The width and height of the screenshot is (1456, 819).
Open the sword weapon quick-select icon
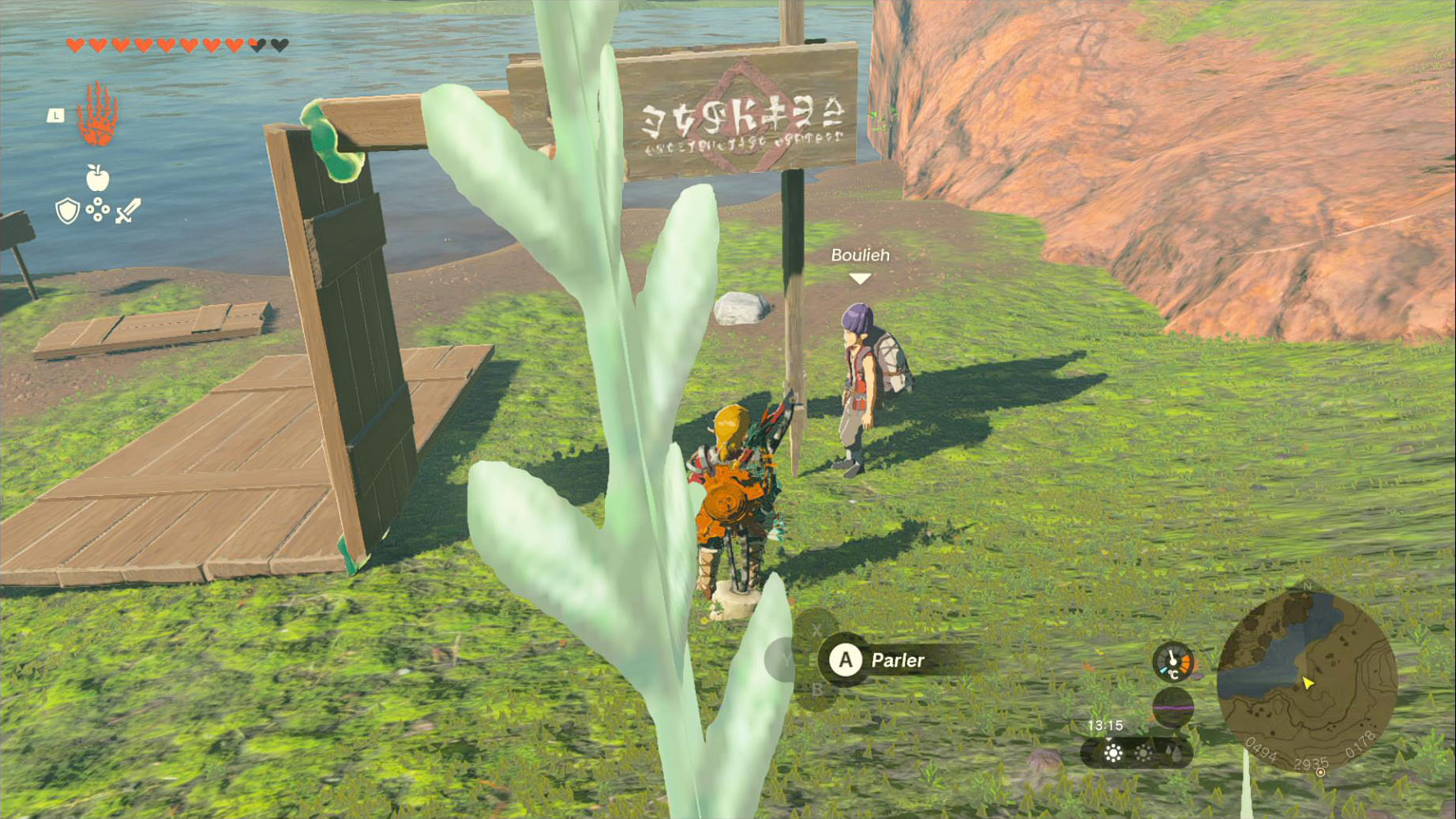point(128,211)
